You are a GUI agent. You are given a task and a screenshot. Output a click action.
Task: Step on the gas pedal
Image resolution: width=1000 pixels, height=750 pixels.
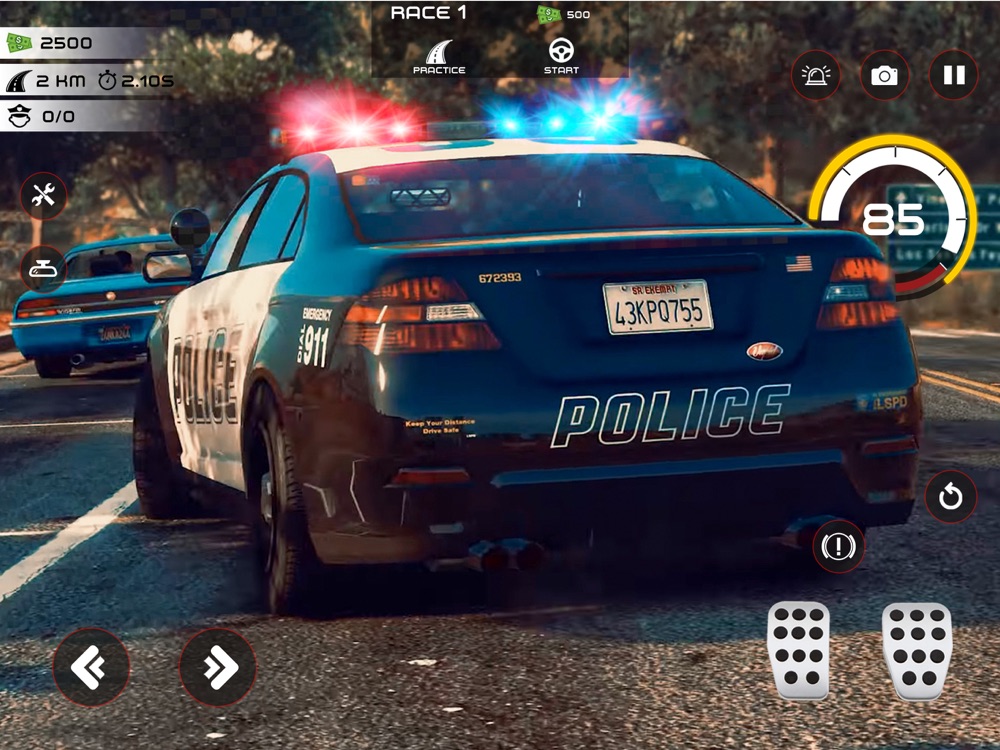(916, 650)
